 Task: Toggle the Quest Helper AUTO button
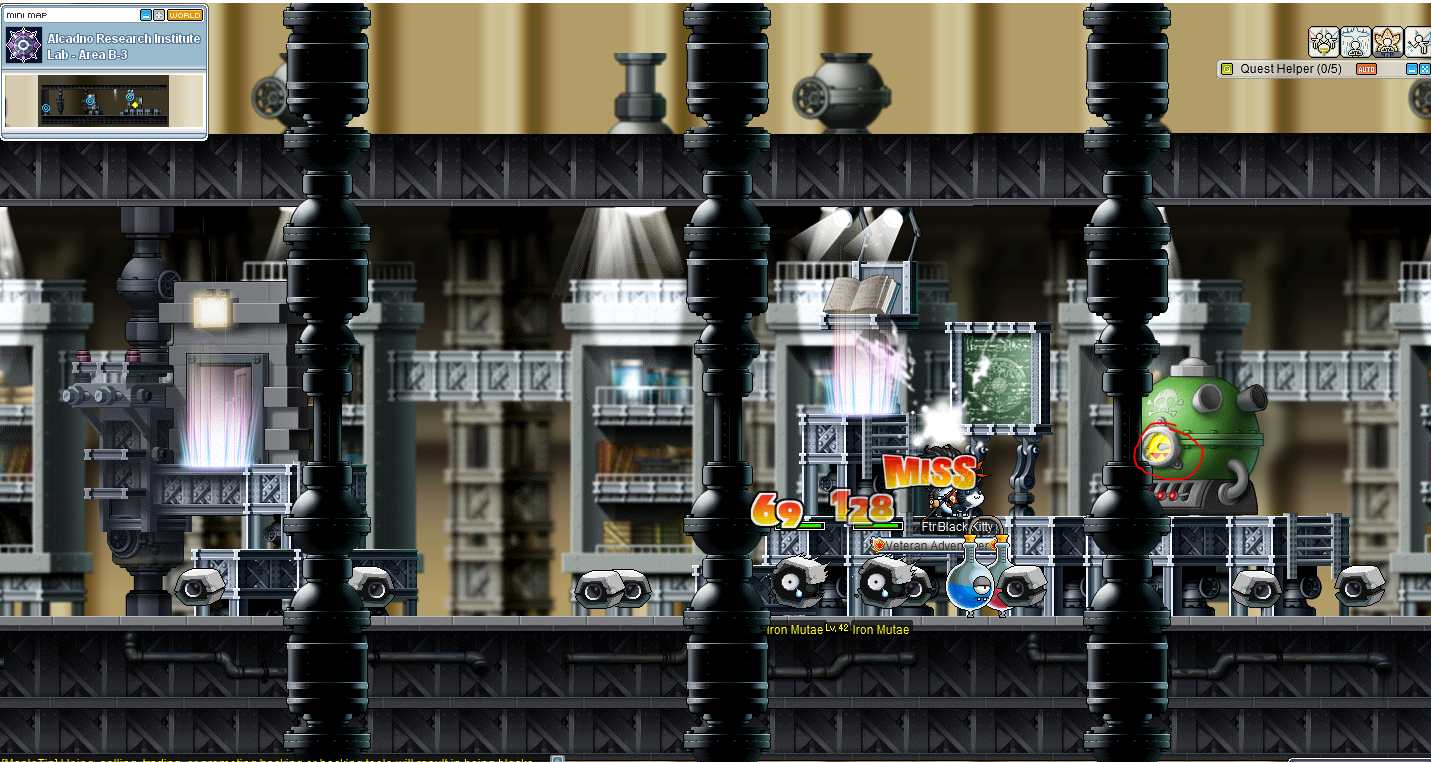click(1366, 69)
